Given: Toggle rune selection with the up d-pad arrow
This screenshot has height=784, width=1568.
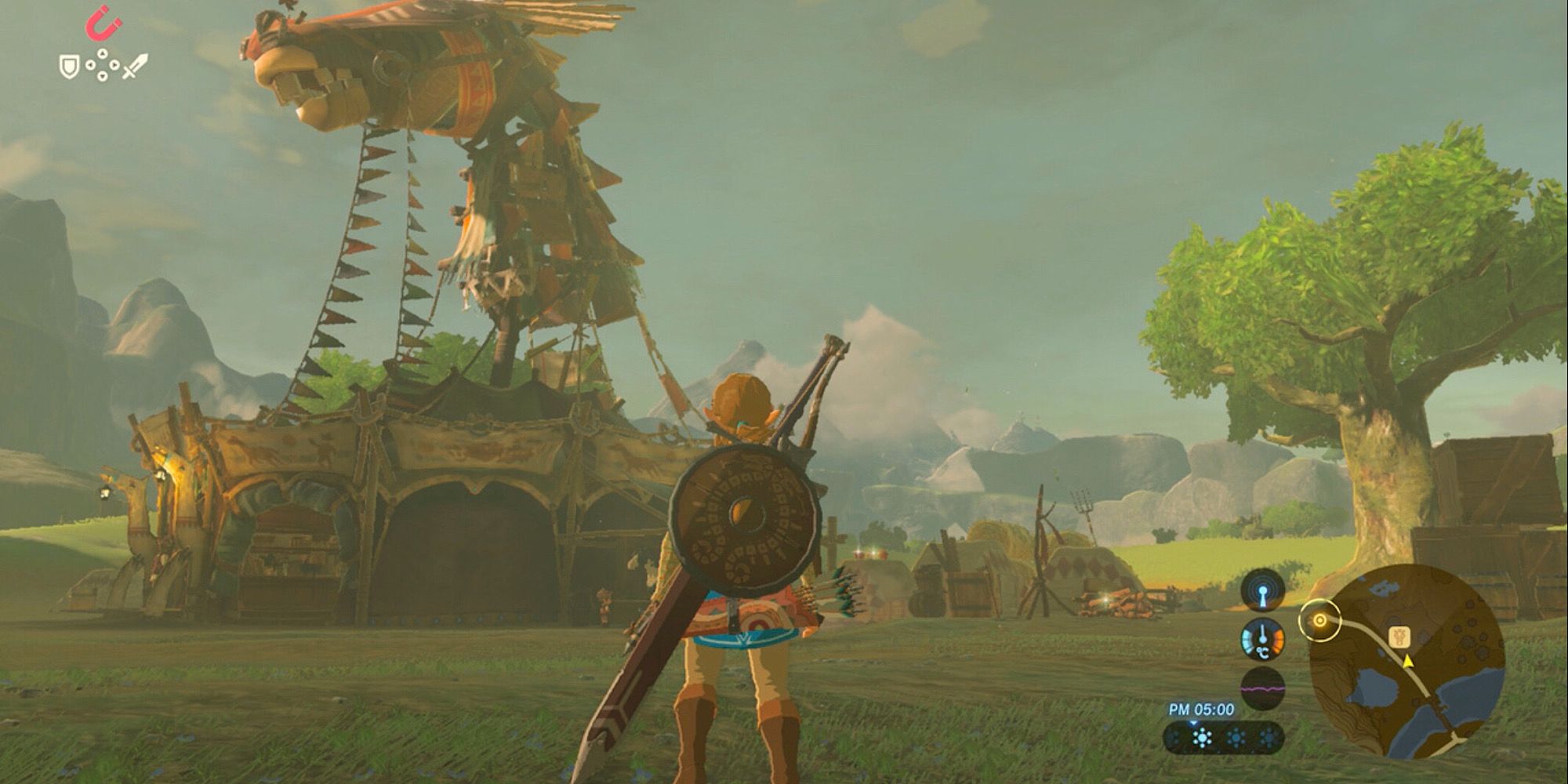Looking at the screenshot, I should pyautogui.click(x=102, y=53).
